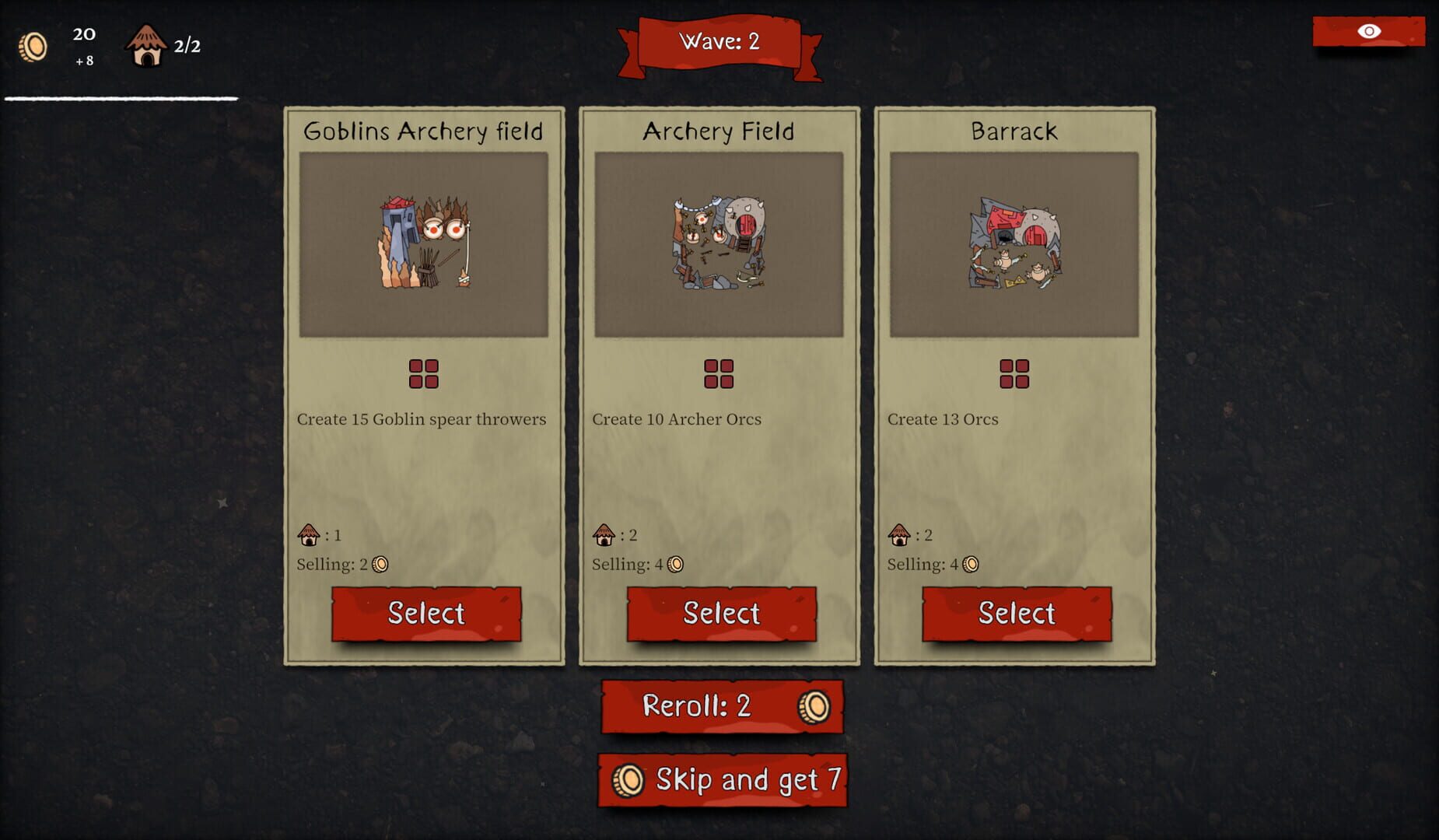Click the hut icon showing 2/2 capacity
1439x840 pixels.
[146, 44]
